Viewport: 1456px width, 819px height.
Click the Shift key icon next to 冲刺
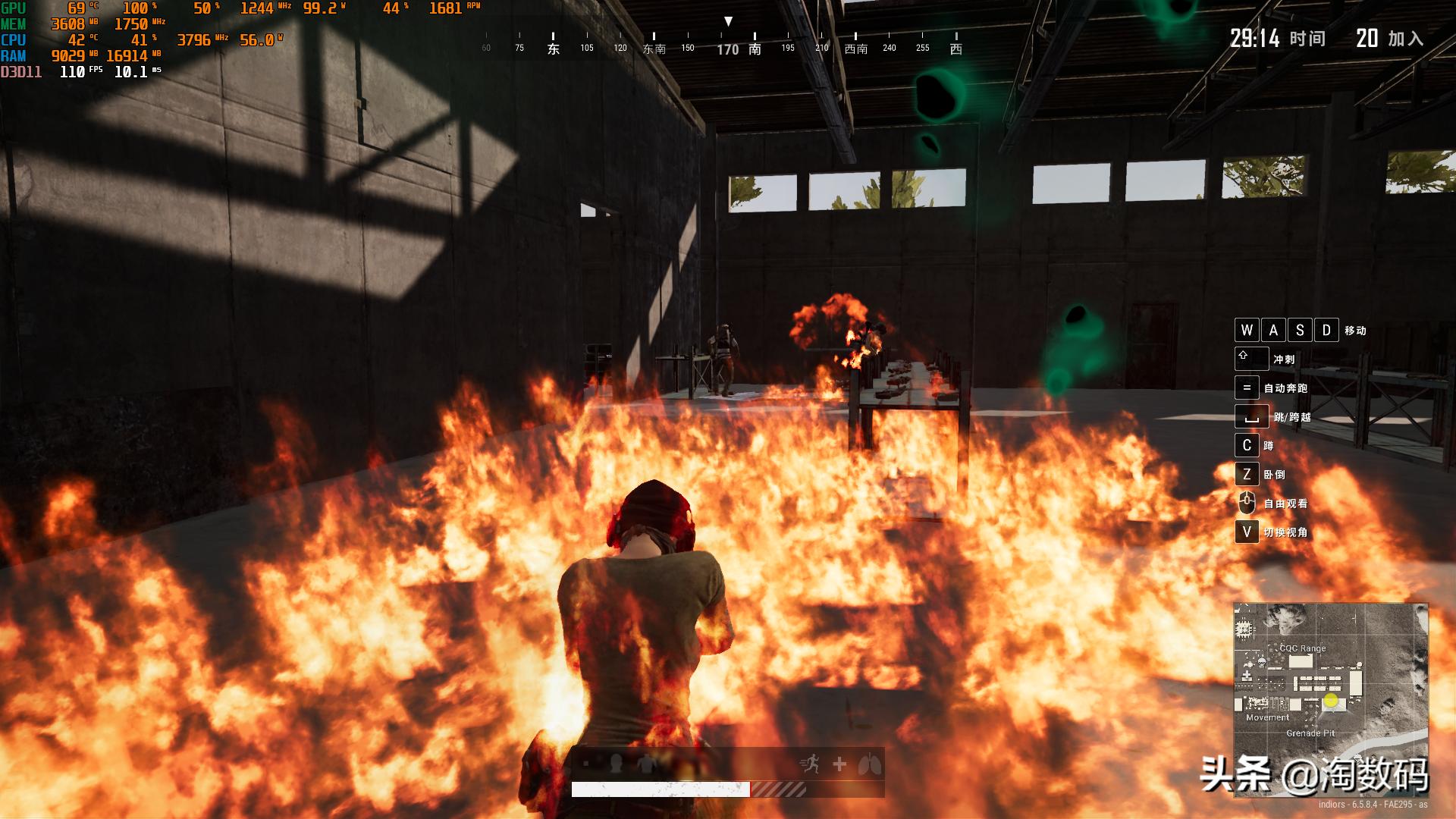(x=1251, y=358)
